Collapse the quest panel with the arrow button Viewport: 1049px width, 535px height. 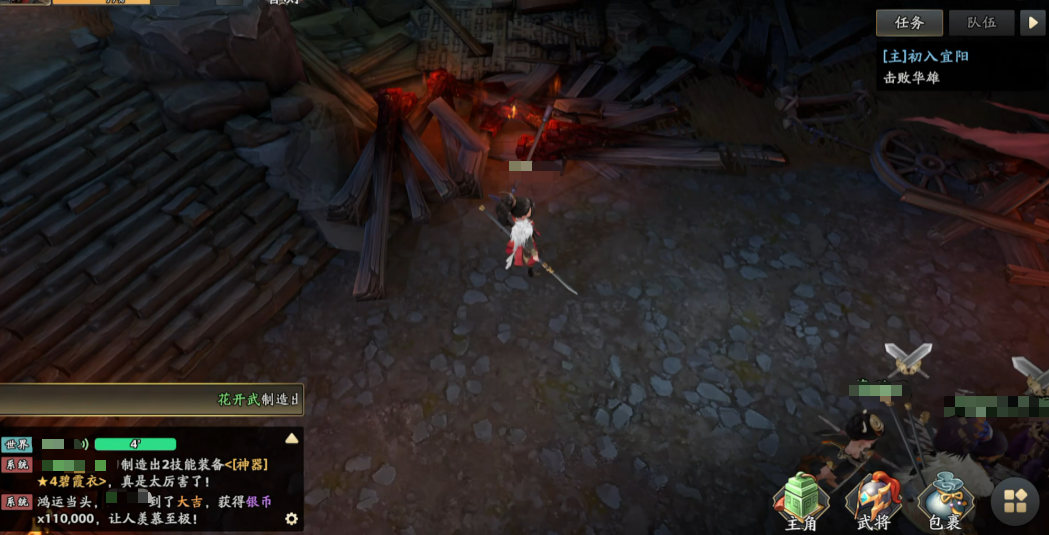point(1033,23)
